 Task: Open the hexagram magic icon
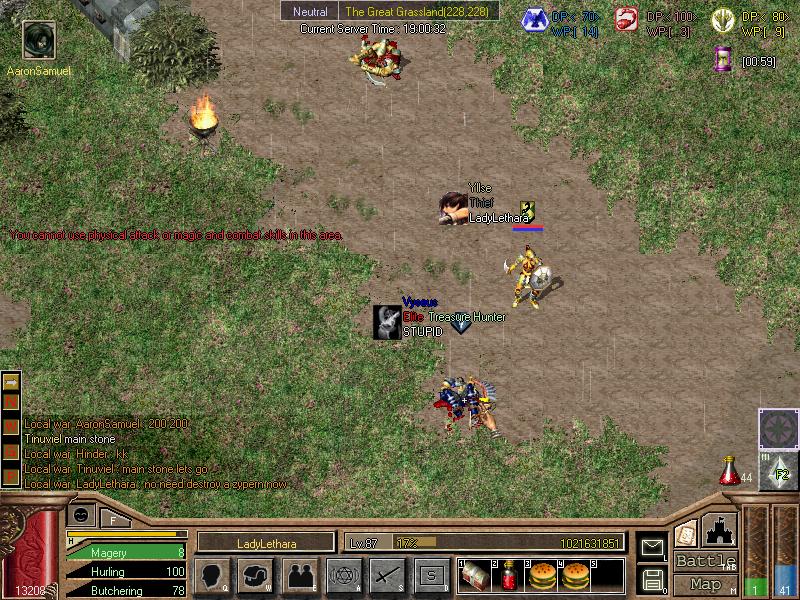344,576
